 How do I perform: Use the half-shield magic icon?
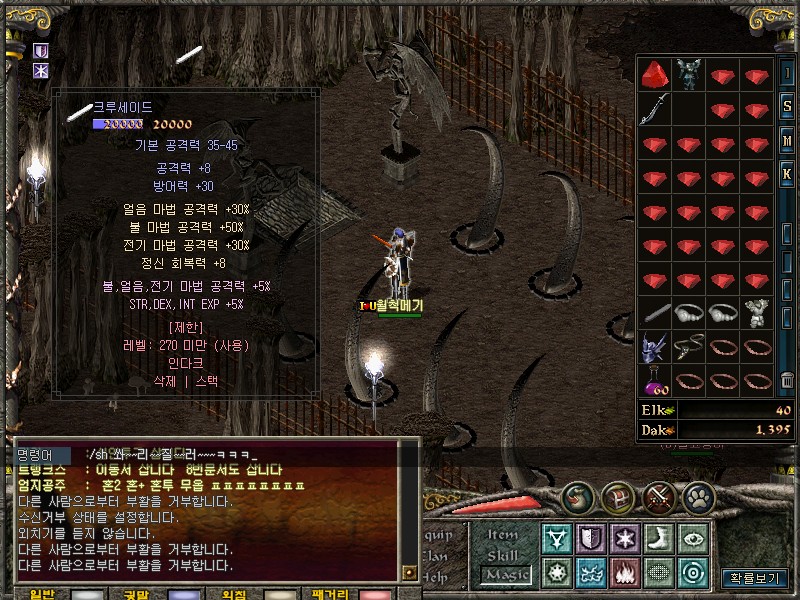tap(591, 538)
